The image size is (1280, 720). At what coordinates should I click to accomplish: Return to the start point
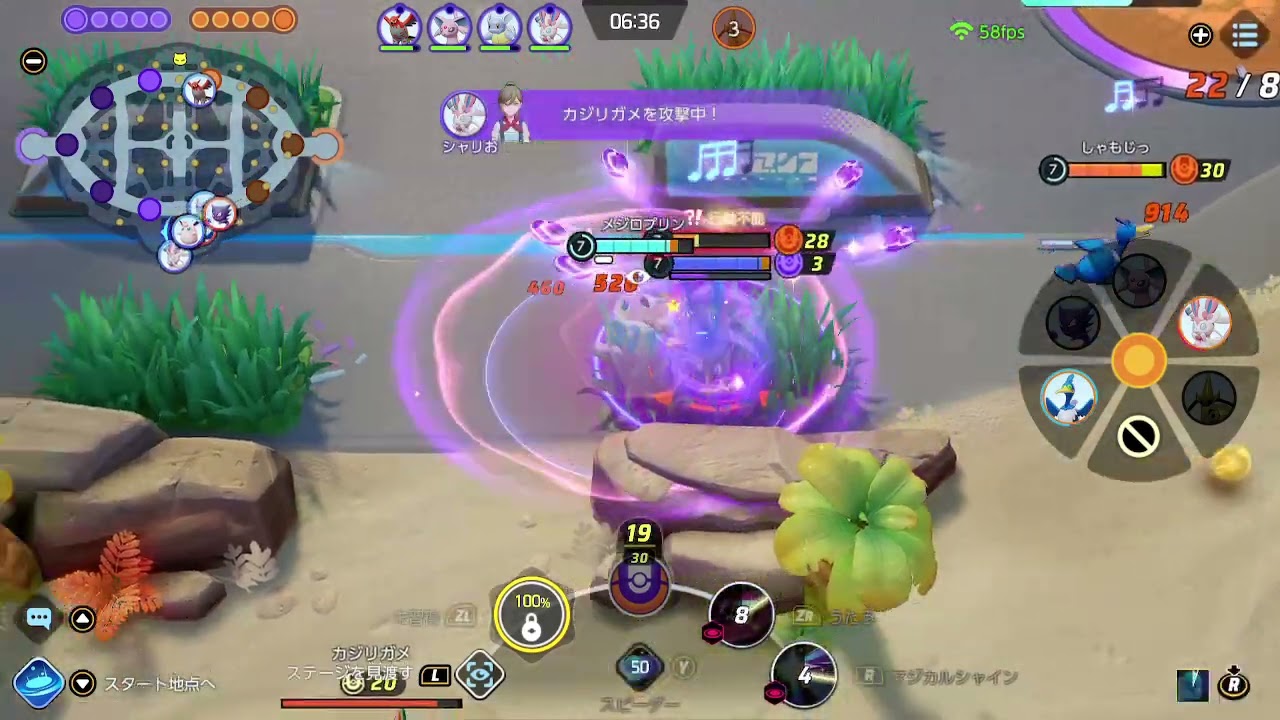coord(38,683)
